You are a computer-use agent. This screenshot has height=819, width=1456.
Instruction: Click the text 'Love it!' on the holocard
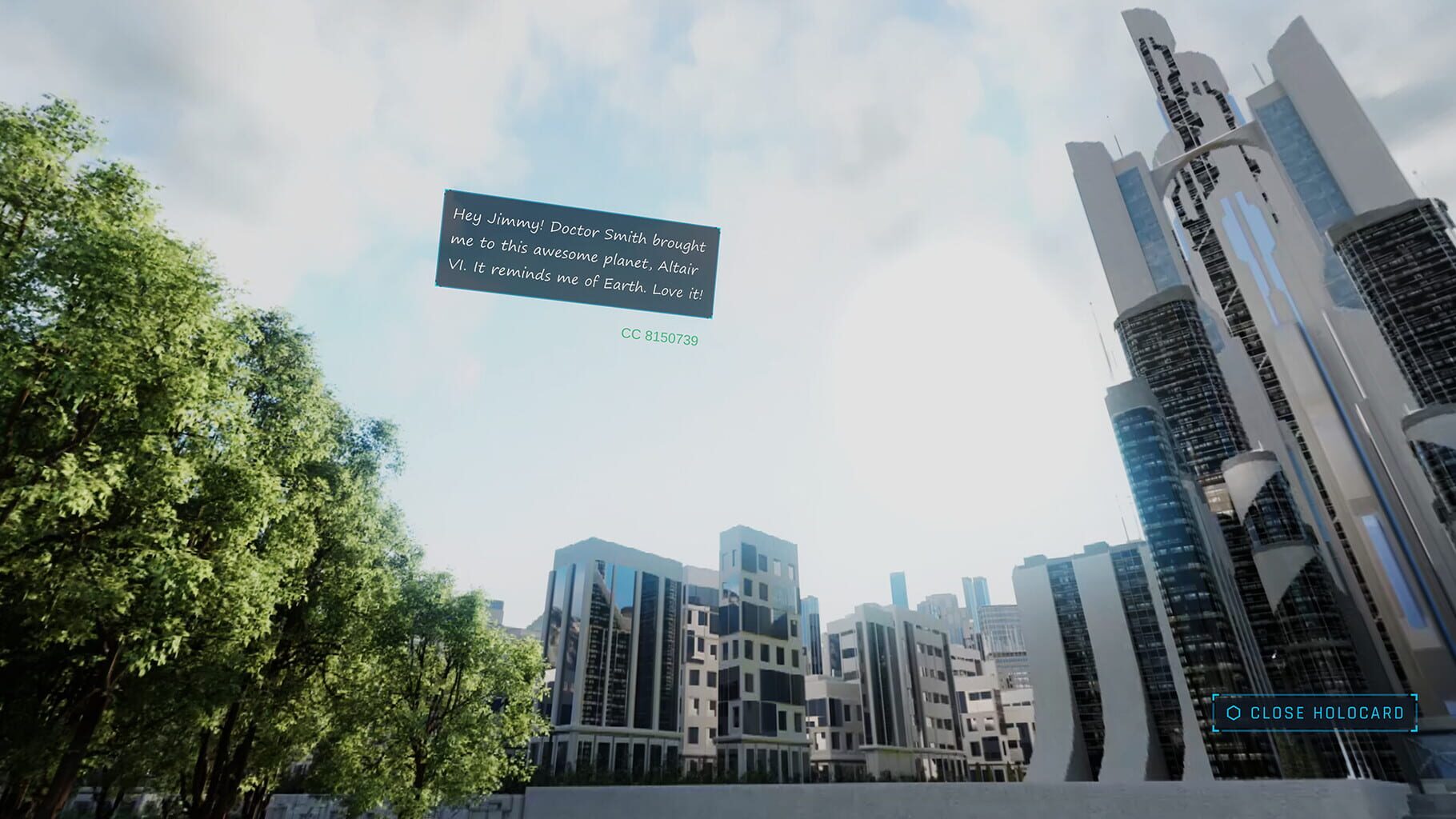679,291
